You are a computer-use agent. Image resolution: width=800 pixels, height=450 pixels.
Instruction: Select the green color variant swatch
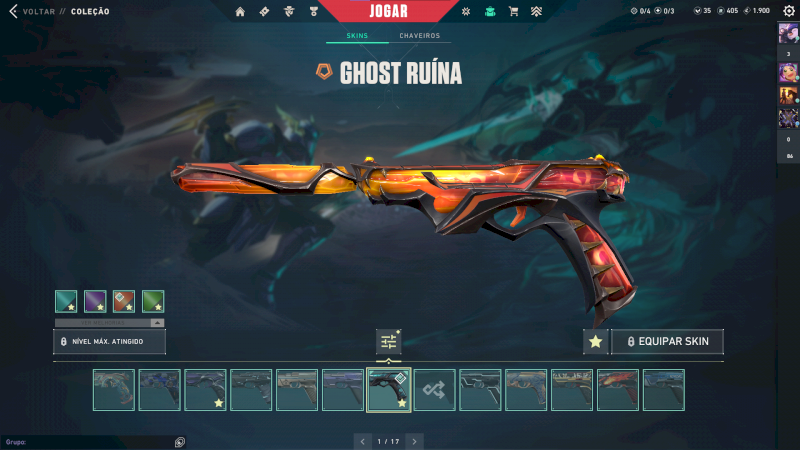pyautogui.click(x=153, y=301)
